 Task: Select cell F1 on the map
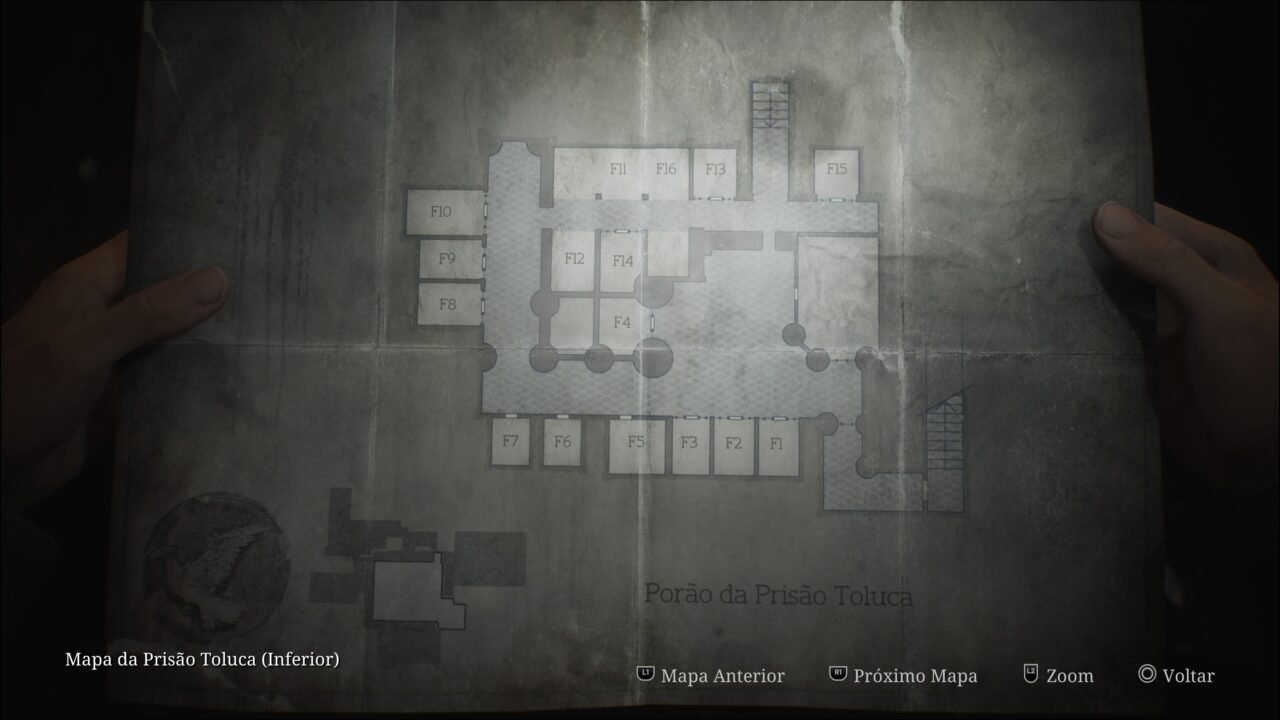click(x=775, y=441)
